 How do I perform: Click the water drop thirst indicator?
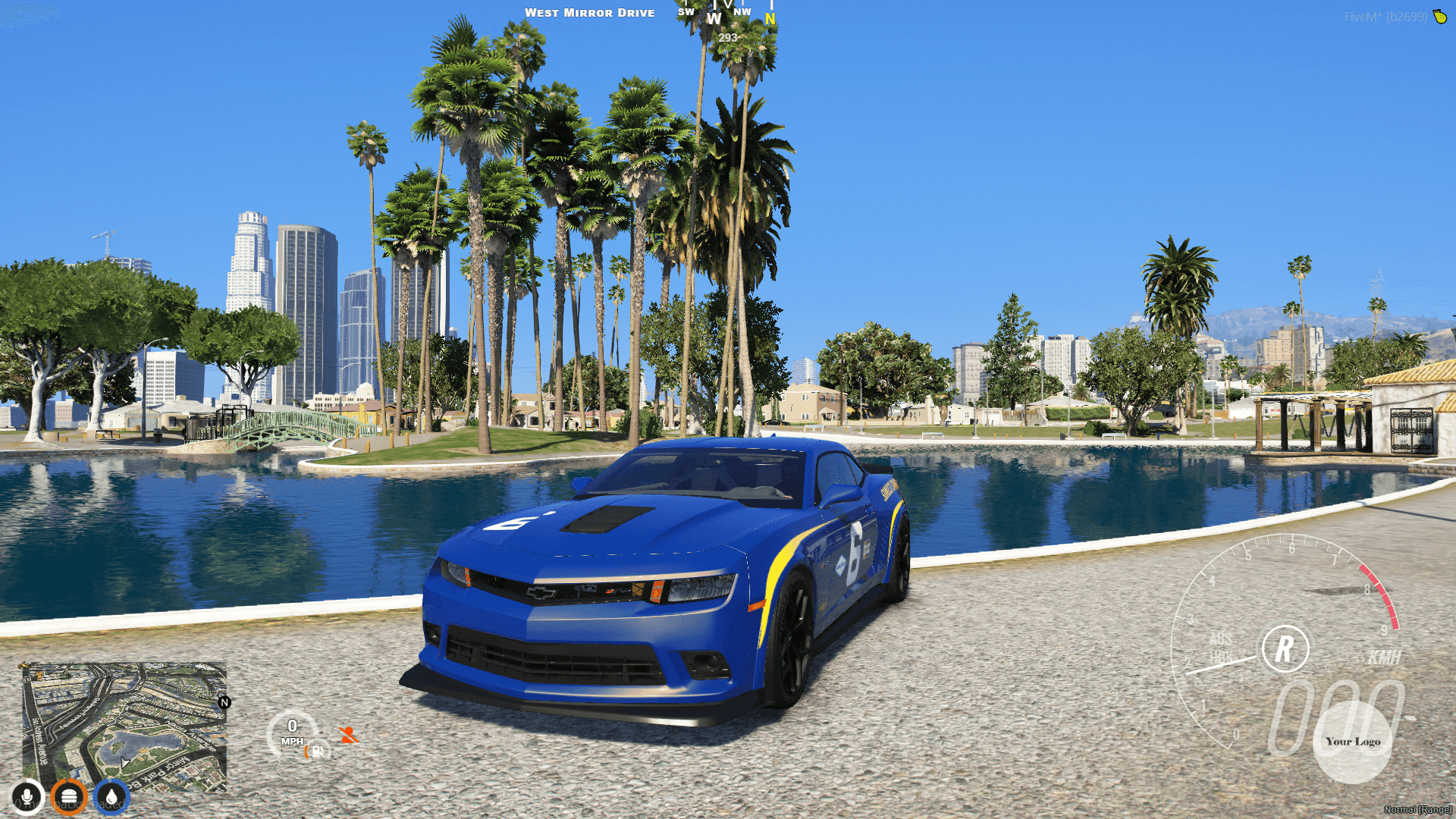coord(111,797)
